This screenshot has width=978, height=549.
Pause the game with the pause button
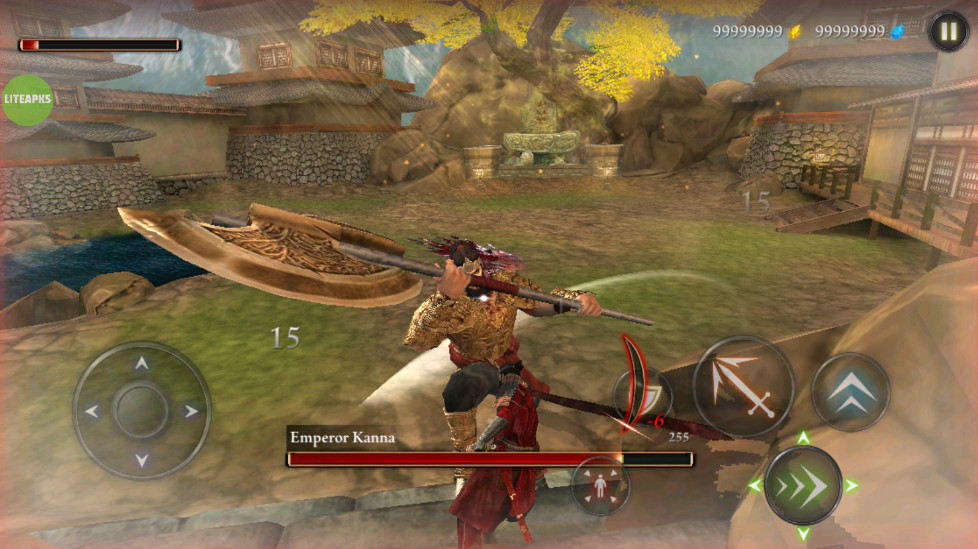[x=948, y=31]
